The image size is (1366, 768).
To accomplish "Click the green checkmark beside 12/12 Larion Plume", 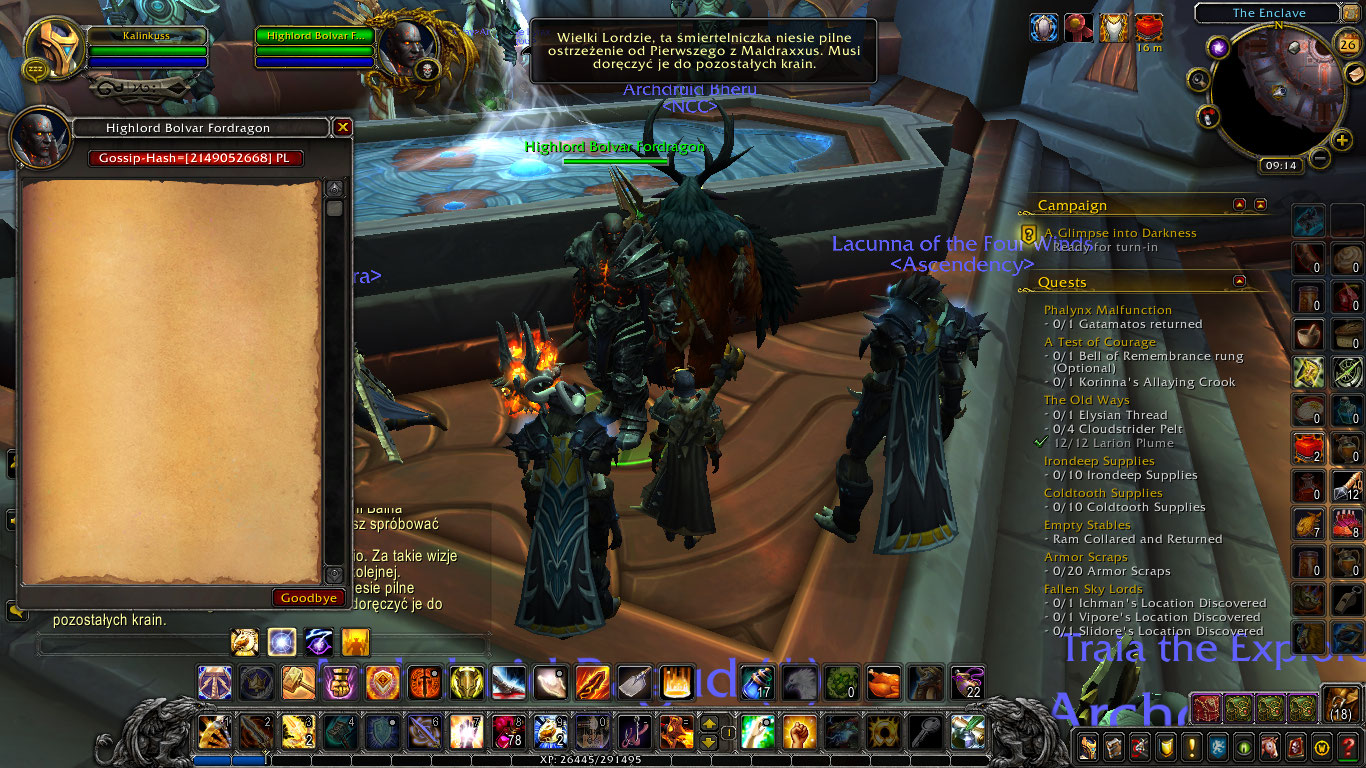I will pos(1038,442).
